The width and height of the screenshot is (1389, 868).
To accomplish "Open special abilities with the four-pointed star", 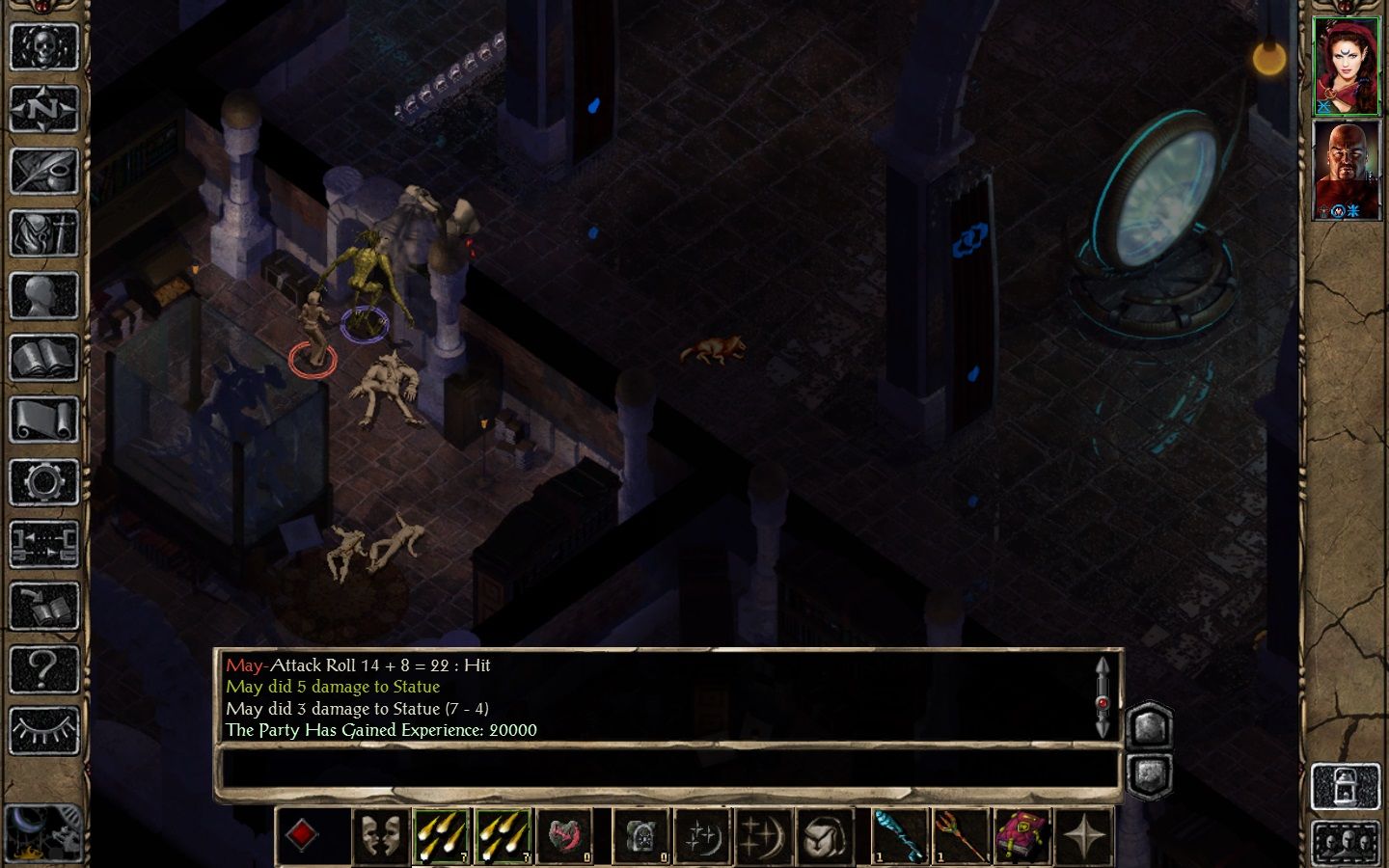I will pos(1084,835).
